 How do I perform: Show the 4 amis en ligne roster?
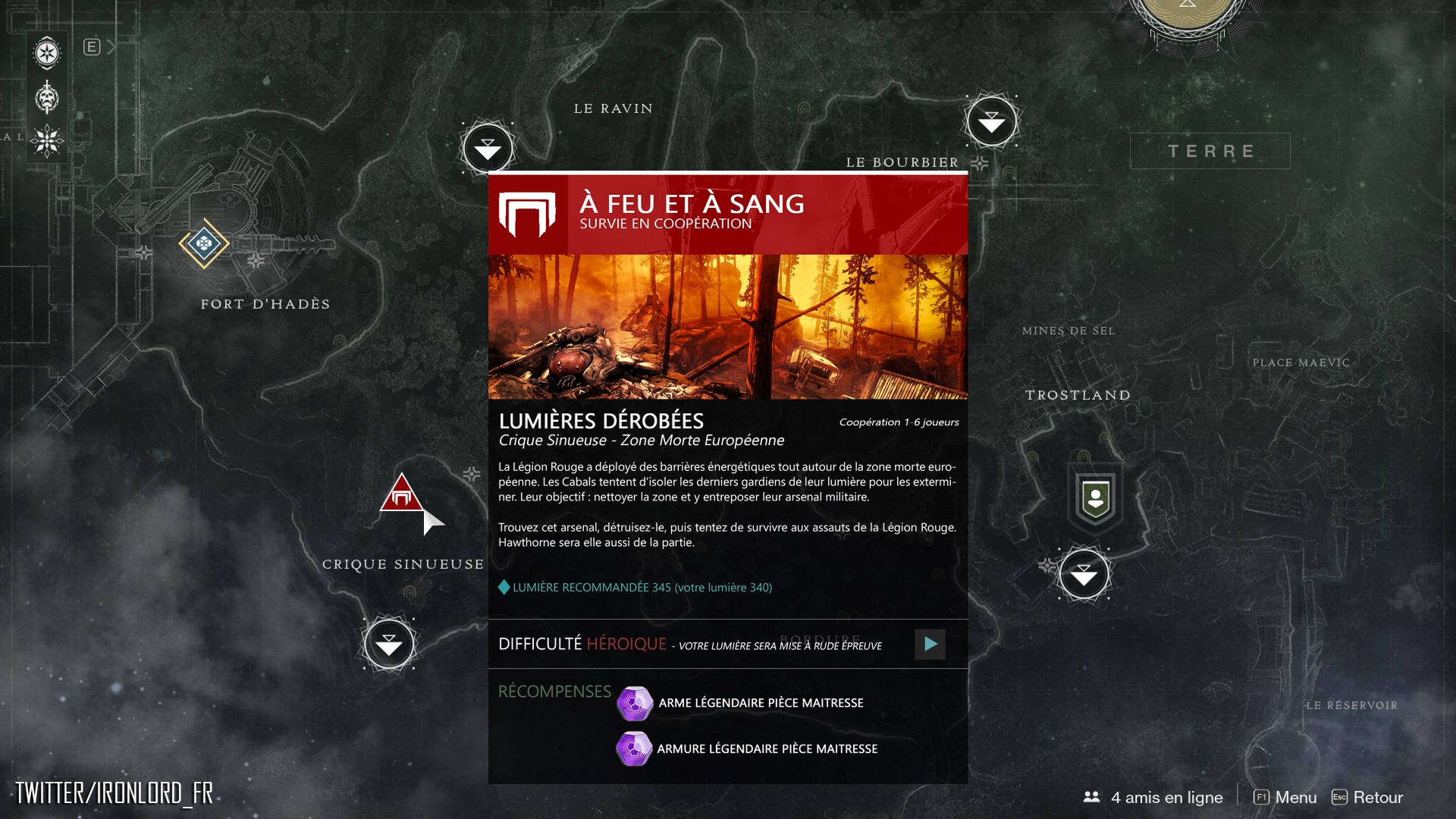1153,797
